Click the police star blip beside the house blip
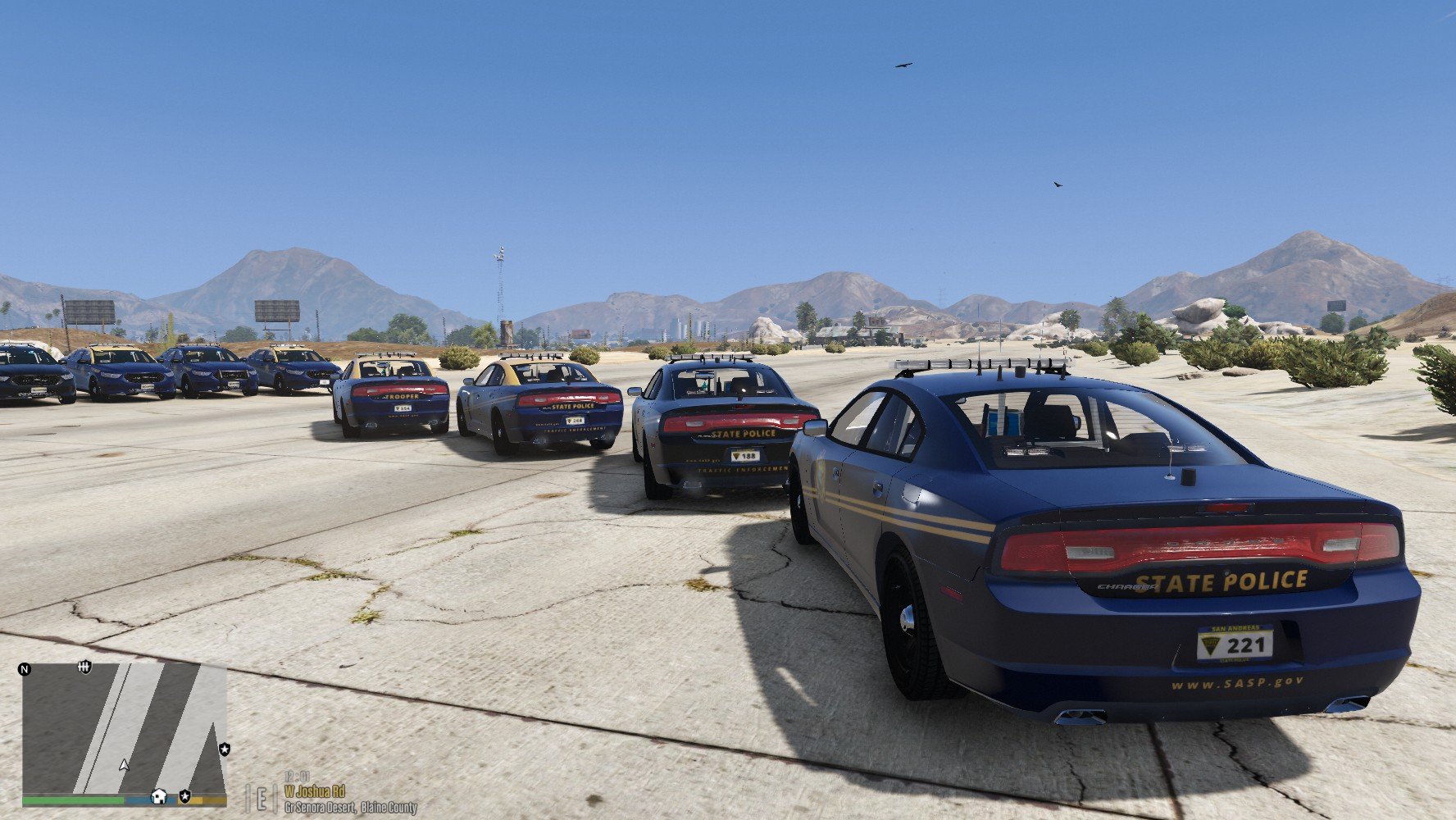Viewport: 1456px width, 820px height. point(185,796)
